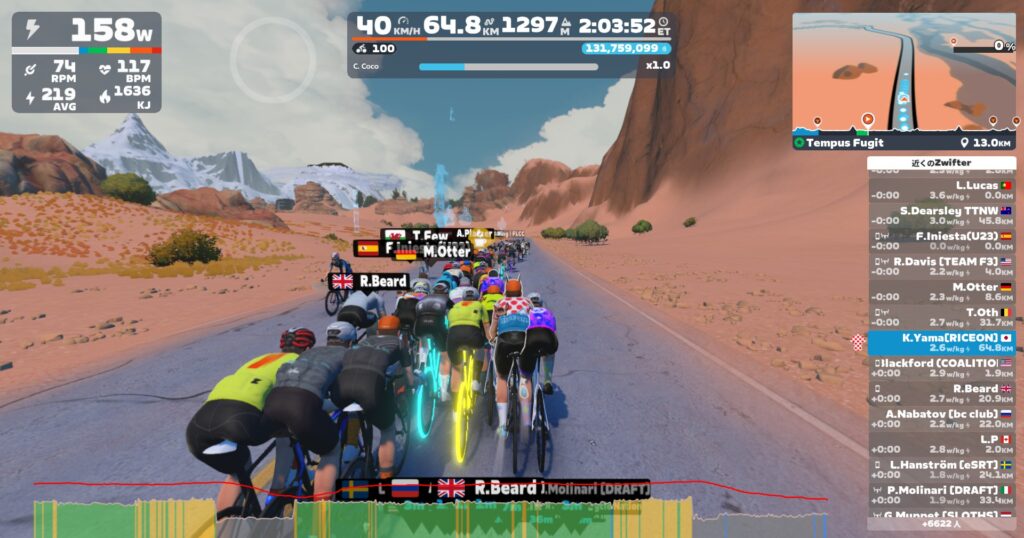Select L.Hanström [eSRT] rider row
Viewport: 1024px width, 538px height.
(941, 470)
